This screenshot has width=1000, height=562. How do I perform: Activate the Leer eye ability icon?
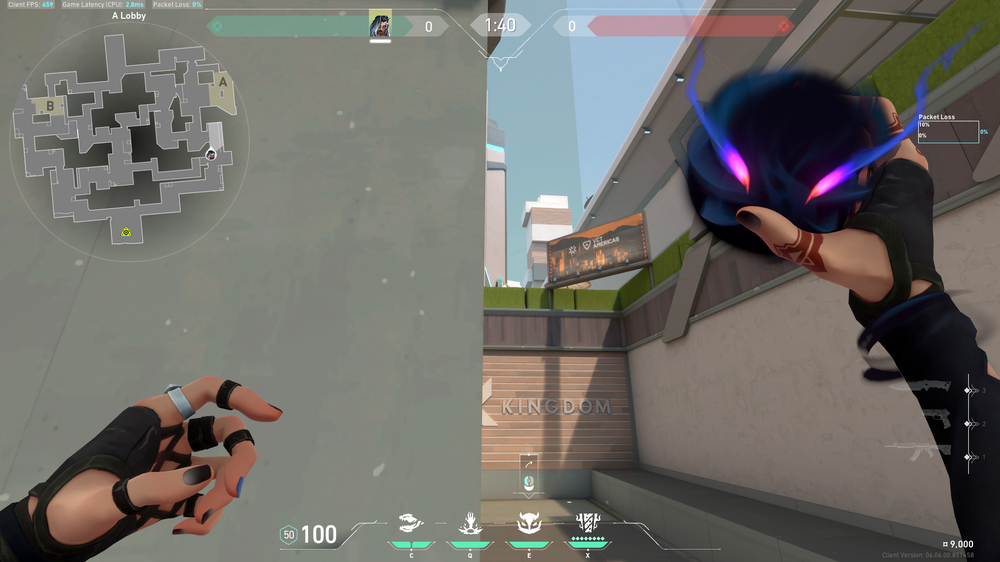pos(410,522)
